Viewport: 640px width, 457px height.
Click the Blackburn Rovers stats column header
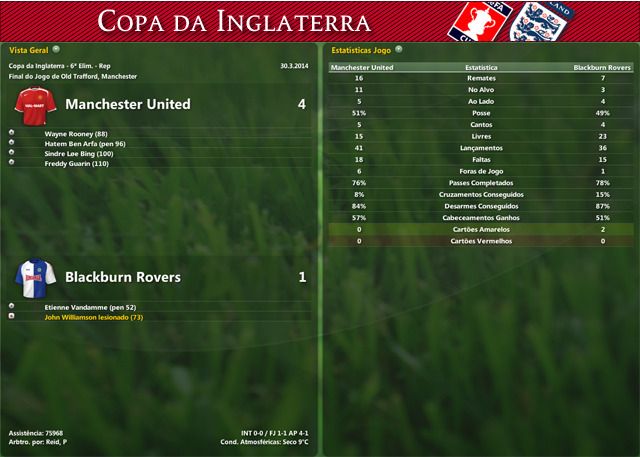click(601, 67)
